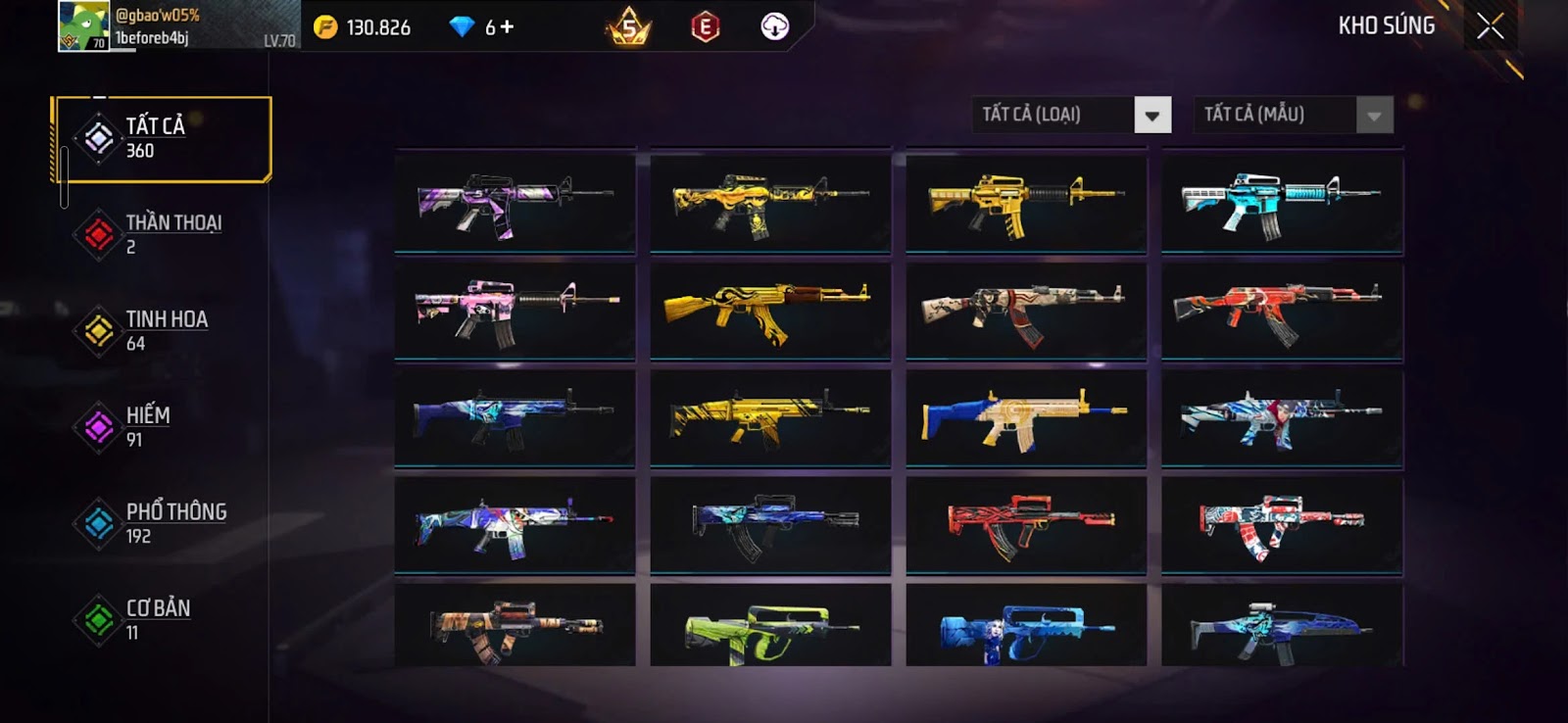This screenshot has height=723, width=1568.
Task: Select the cyan and white M4A1 skin
Action: [1282, 203]
